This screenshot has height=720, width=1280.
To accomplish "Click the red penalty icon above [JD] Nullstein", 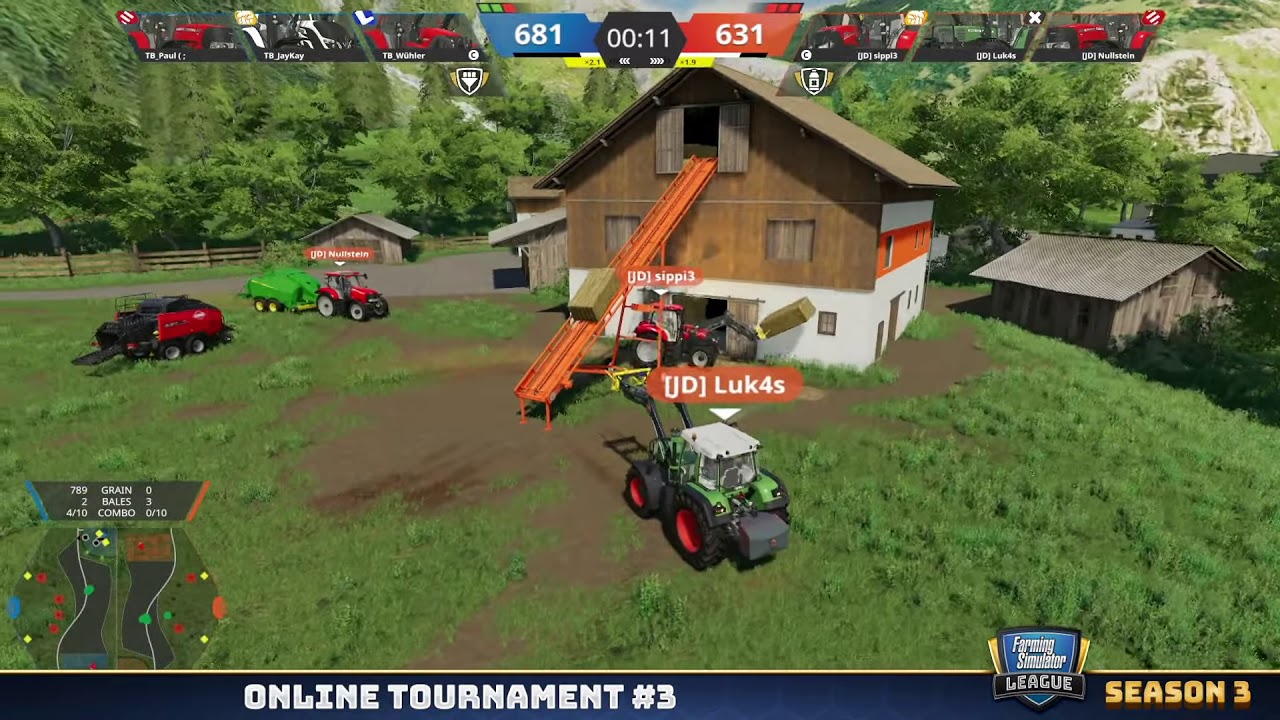I will point(1152,18).
